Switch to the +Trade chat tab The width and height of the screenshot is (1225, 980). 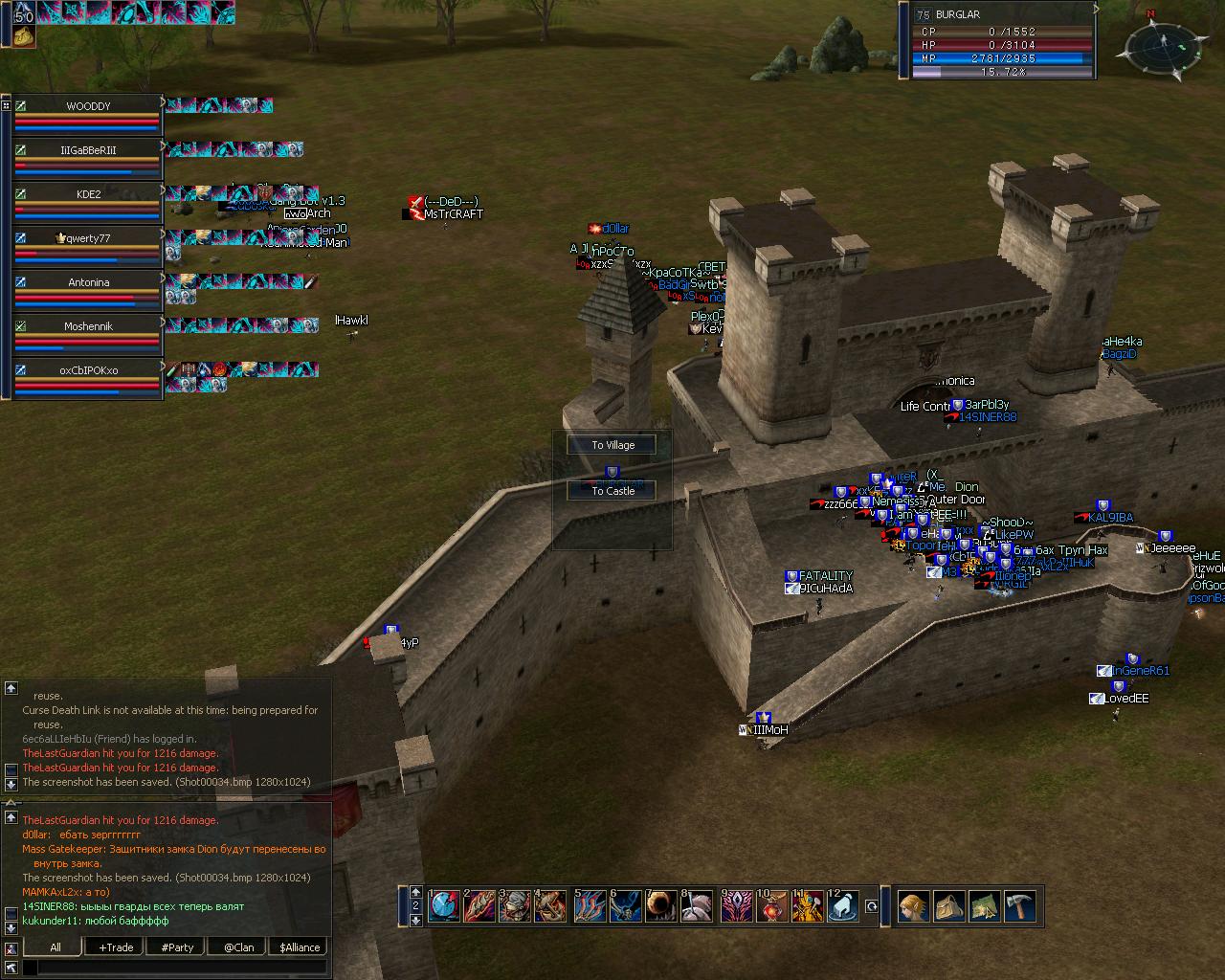coord(116,947)
